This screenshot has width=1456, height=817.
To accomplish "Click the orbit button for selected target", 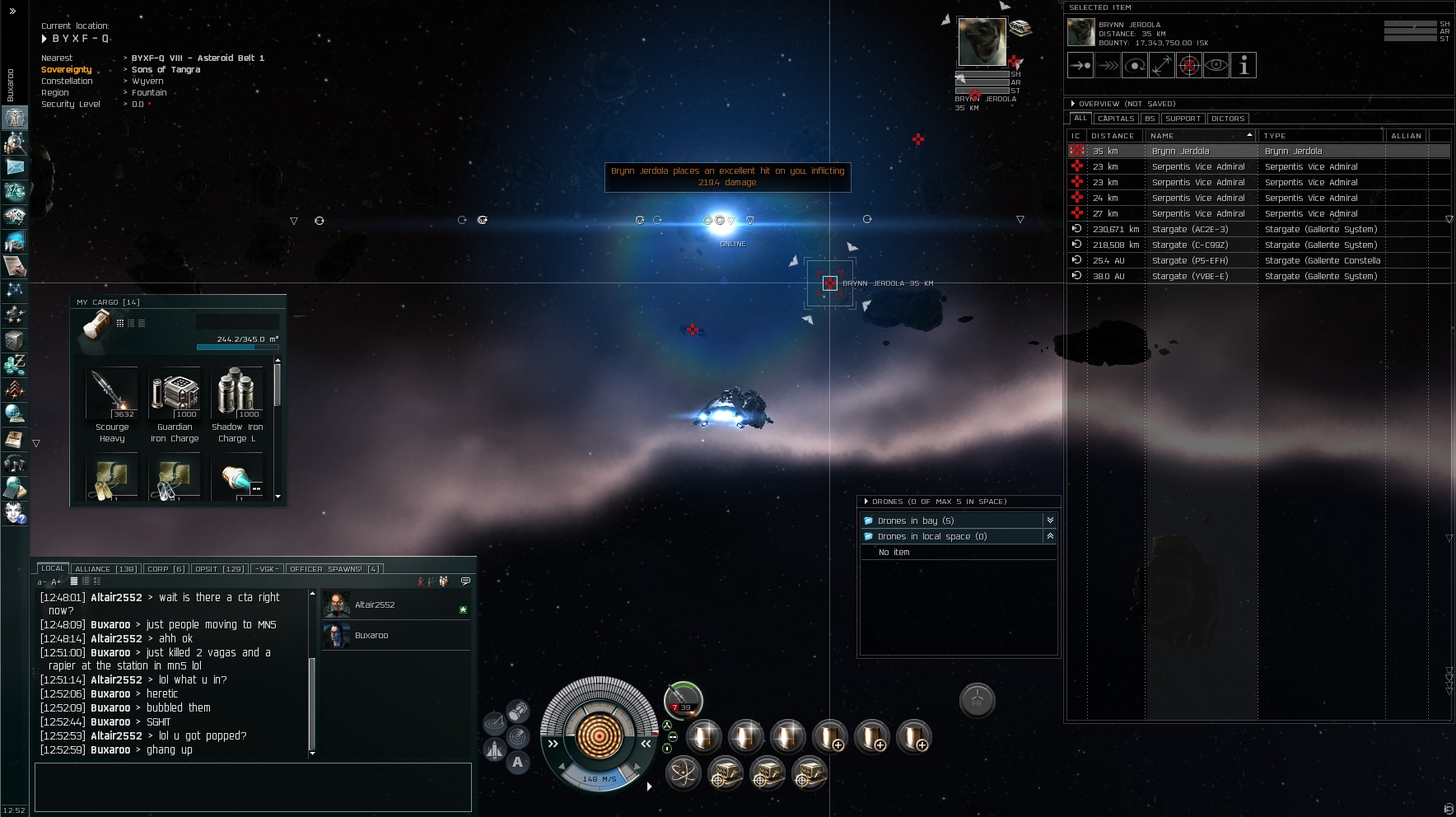I will click(x=1135, y=66).
